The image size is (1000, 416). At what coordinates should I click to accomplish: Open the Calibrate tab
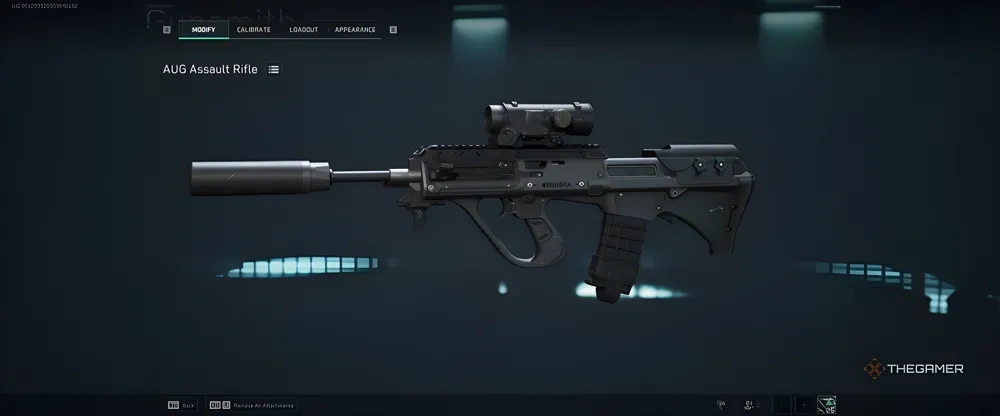coord(254,30)
